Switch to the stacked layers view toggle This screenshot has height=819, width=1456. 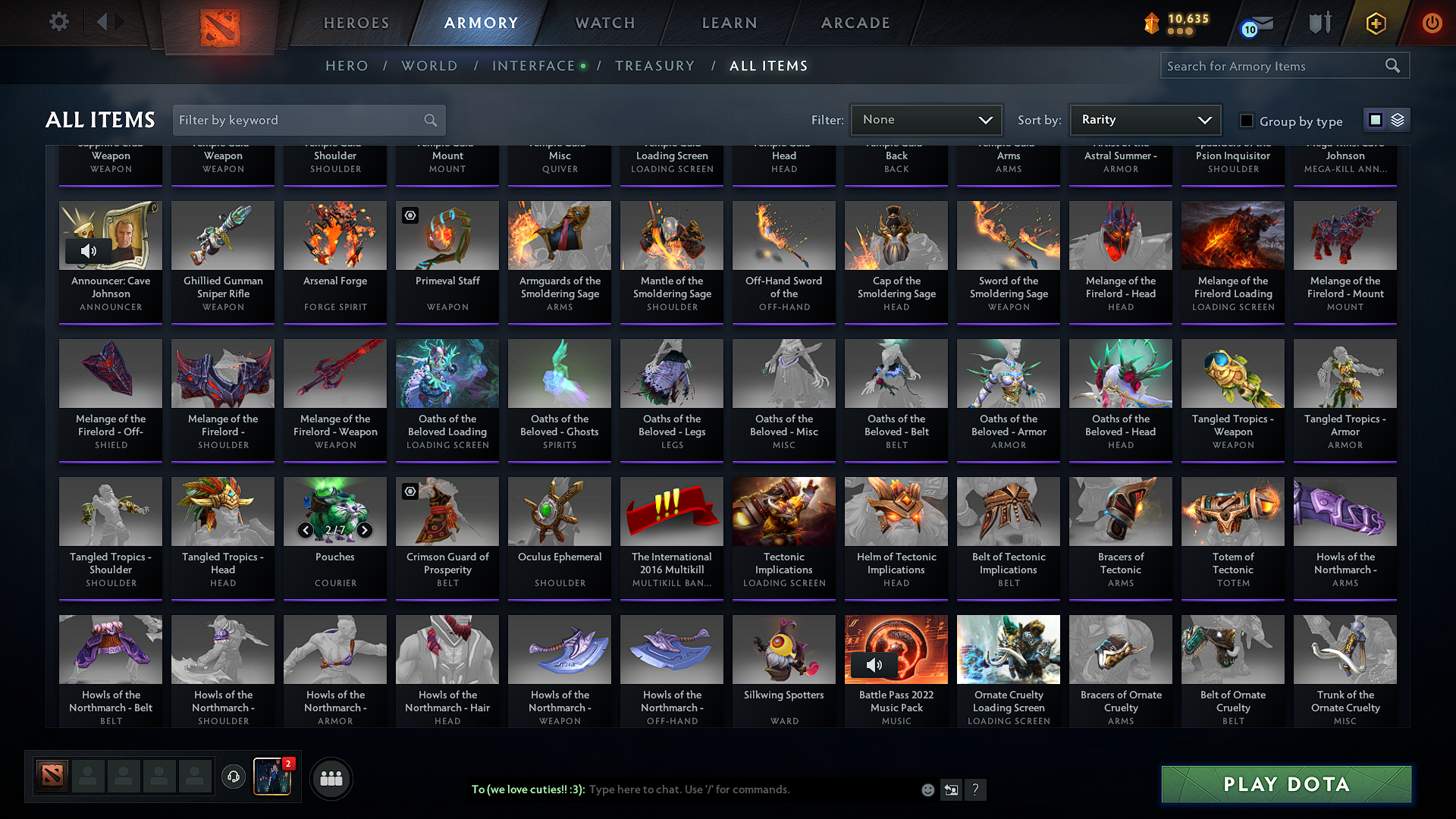point(1398,120)
